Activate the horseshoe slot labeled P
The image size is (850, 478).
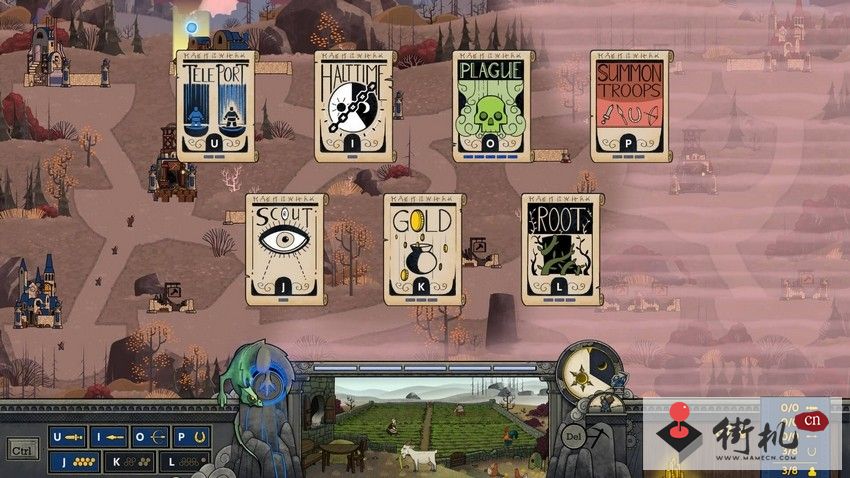(x=190, y=437)
